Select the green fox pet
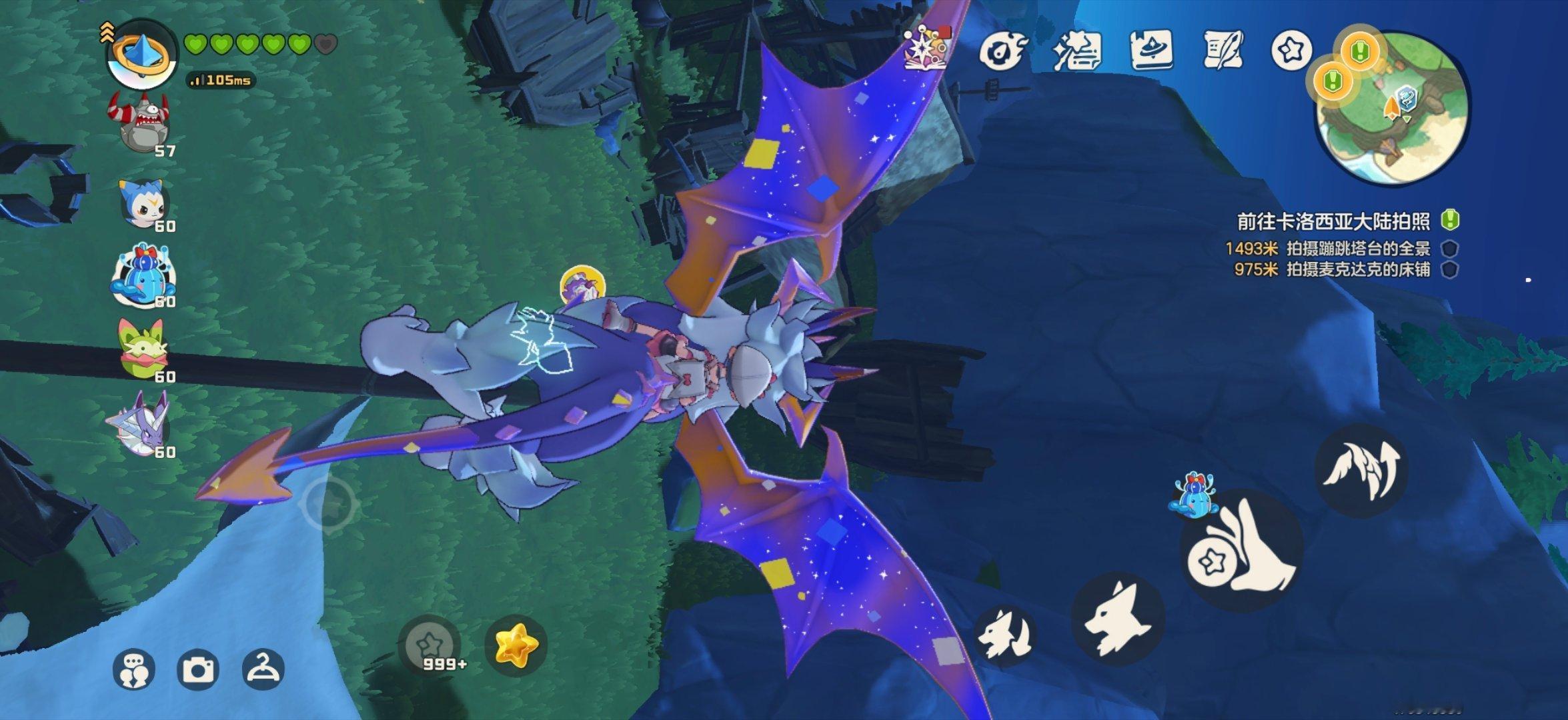Screen dimensions: 1568x720 pos(143,349)
